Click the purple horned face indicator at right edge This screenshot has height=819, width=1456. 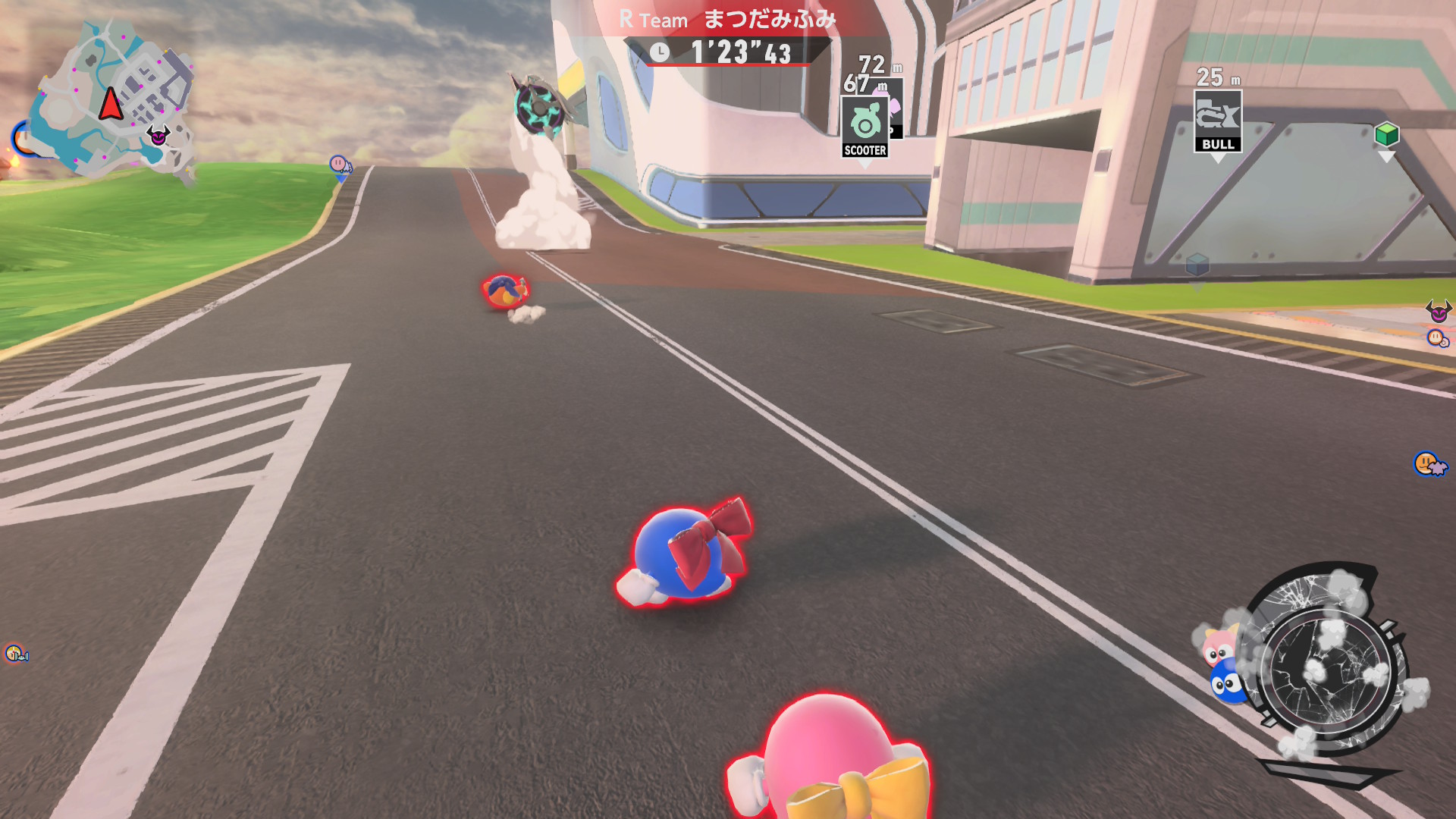coord(1438,311)
